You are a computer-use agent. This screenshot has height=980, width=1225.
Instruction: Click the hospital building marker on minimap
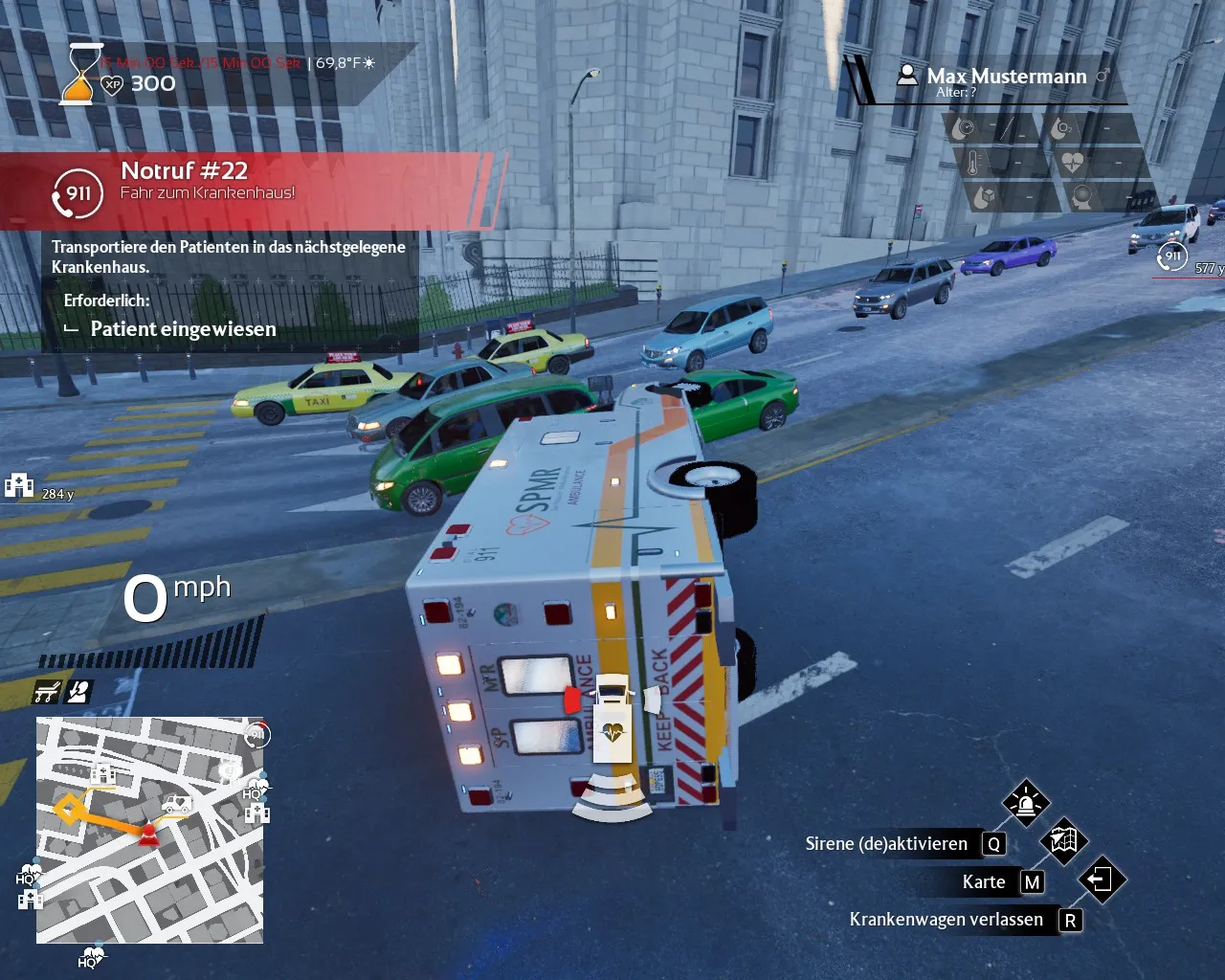click(x=102, y=773)
